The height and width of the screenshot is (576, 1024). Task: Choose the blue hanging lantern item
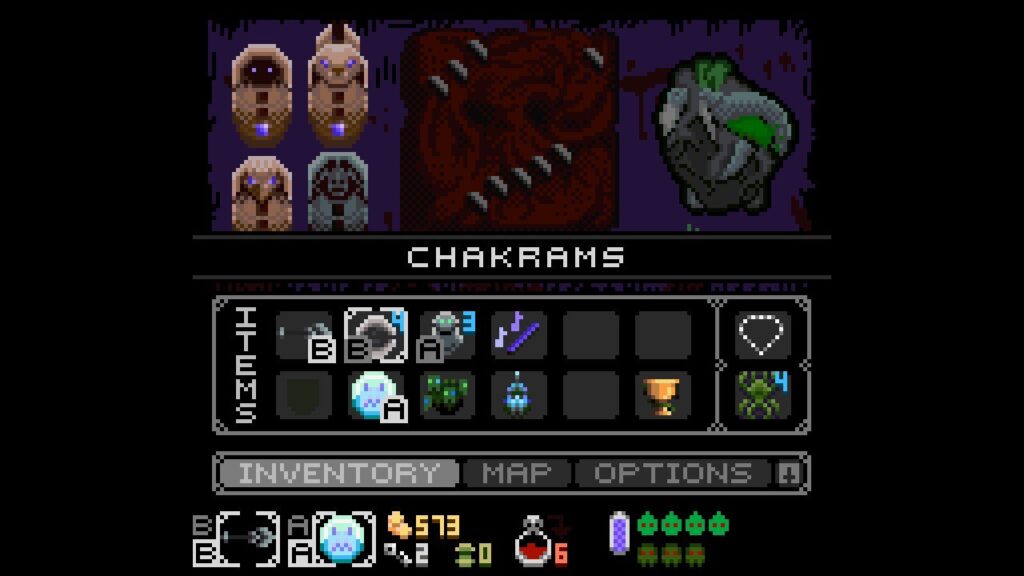point(519,396)
